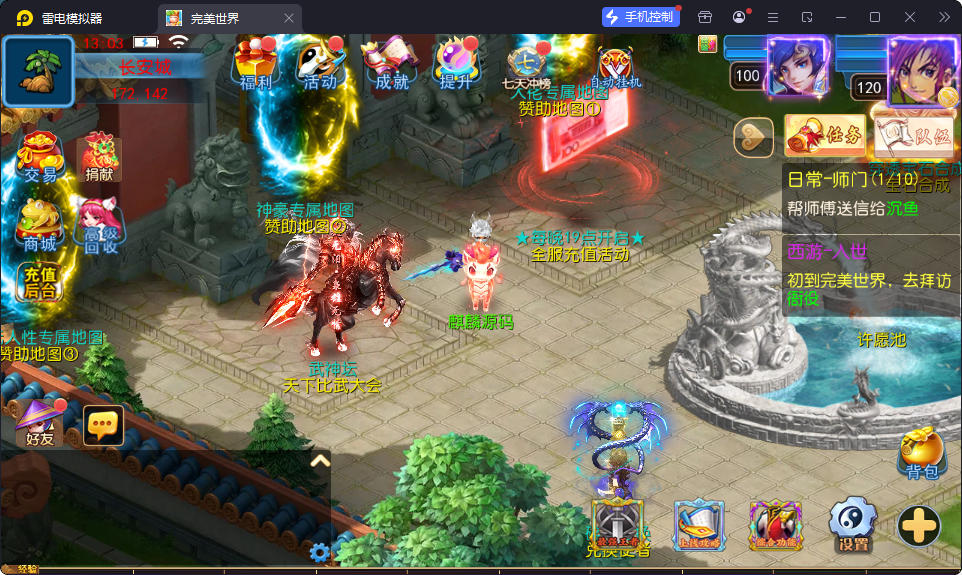
Task: Open the 背包 bag inventory
Action: click(921, 454)
